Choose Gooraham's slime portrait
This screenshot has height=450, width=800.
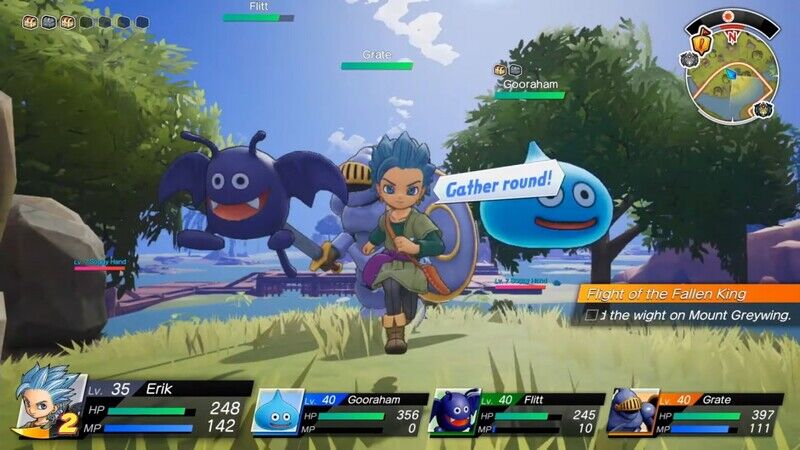click(x=277, y=411)
